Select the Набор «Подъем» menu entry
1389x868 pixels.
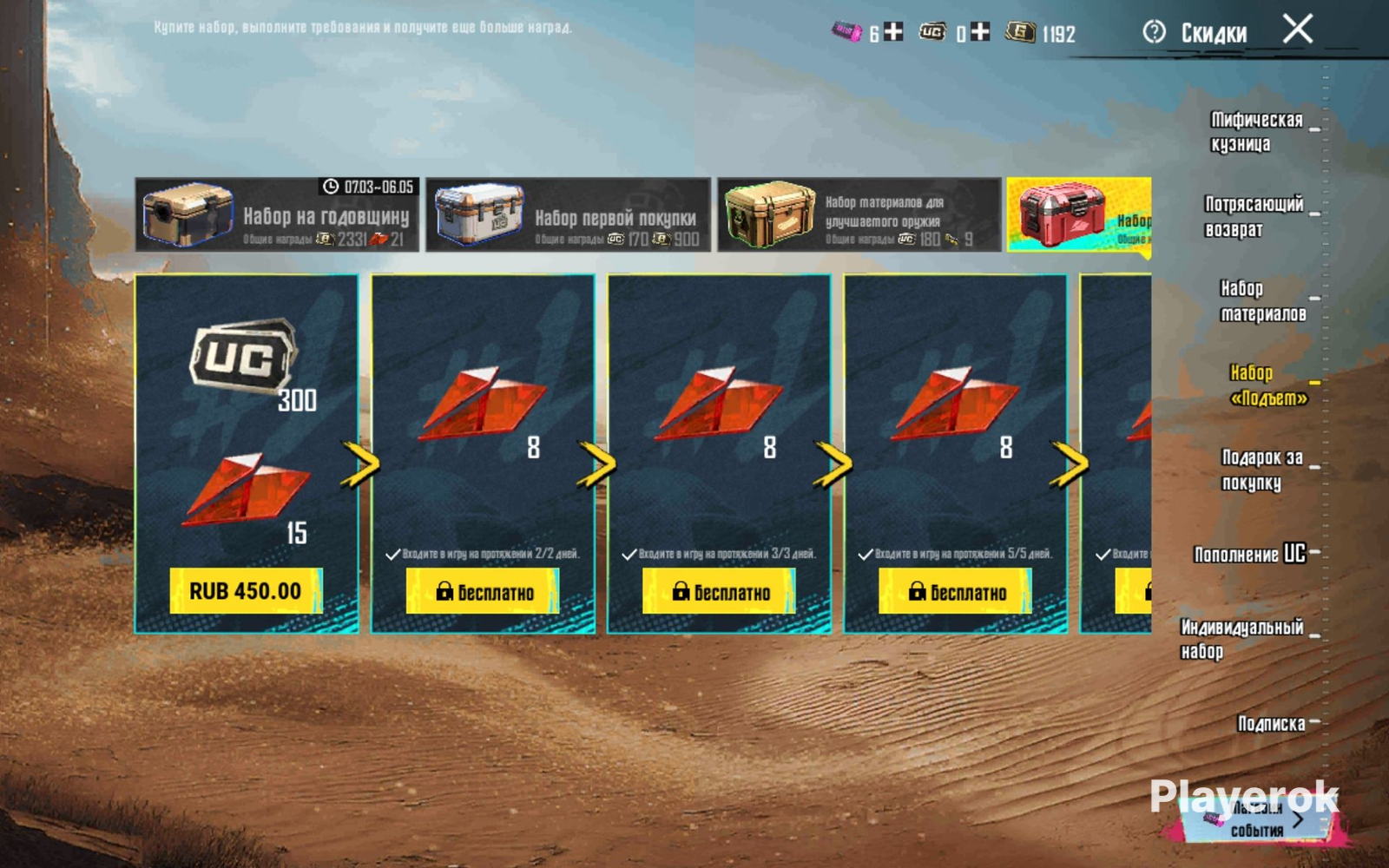(1267, 385)
